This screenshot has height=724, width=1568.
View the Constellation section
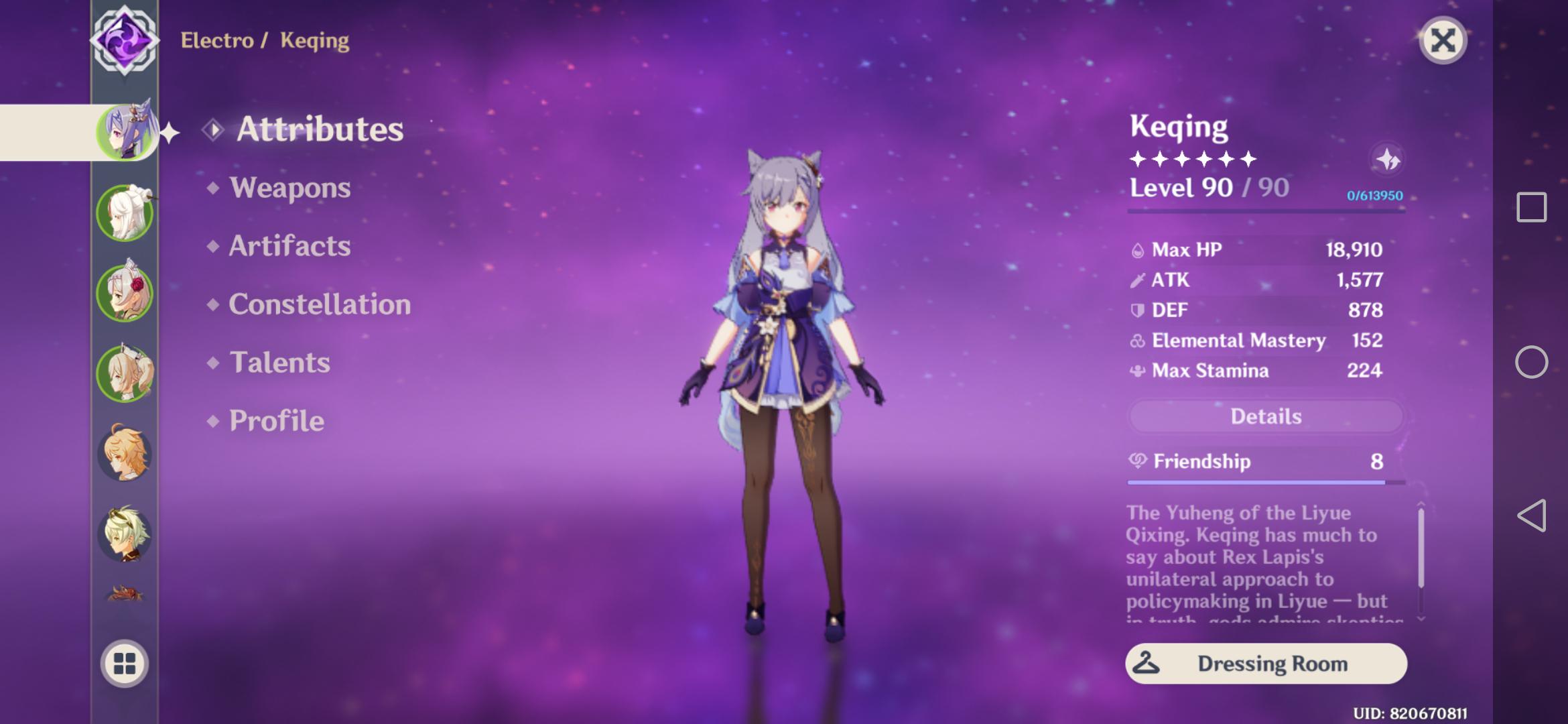point(319,304)
